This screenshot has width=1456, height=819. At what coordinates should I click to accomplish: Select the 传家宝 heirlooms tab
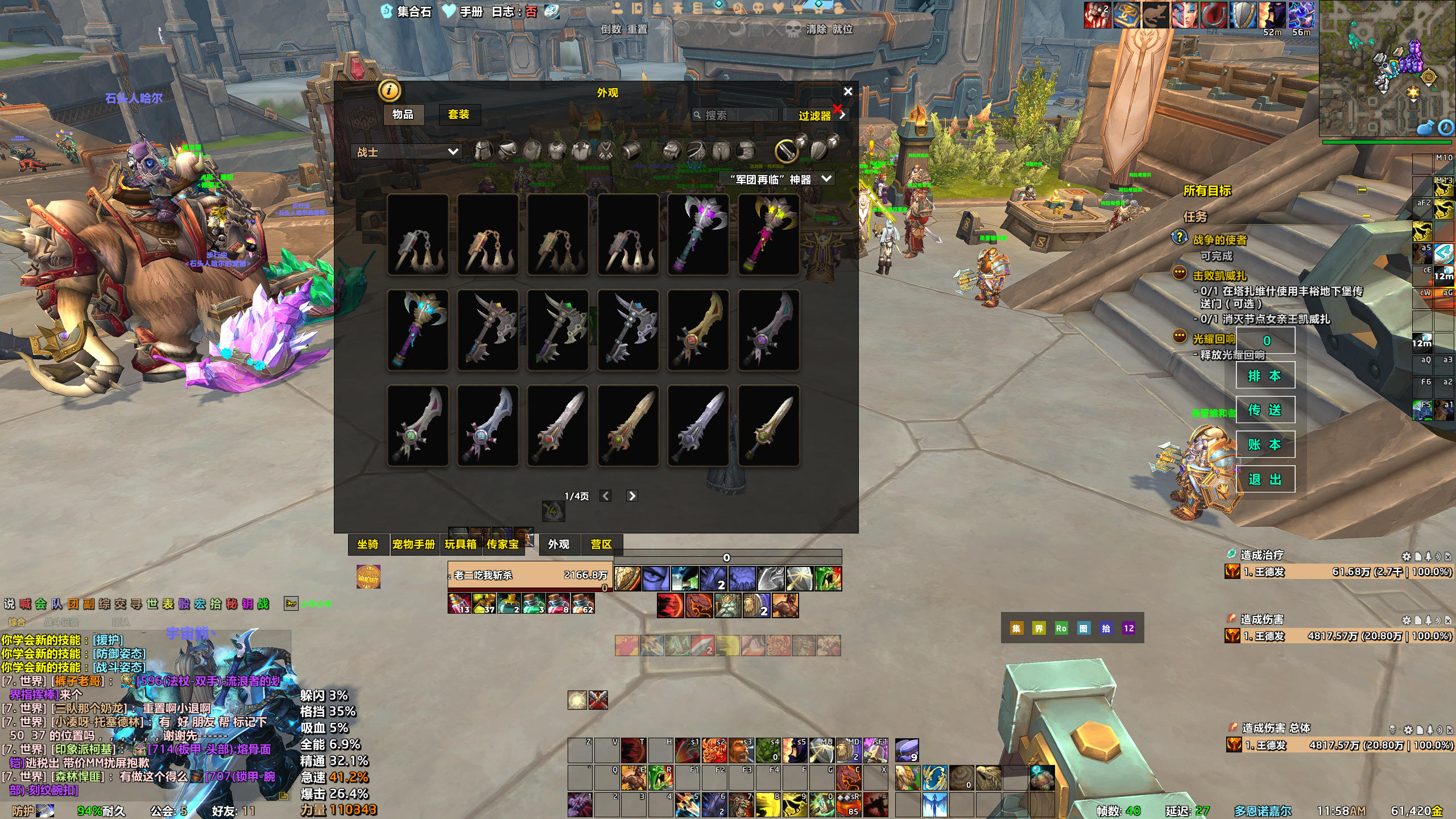coord(502,544)
